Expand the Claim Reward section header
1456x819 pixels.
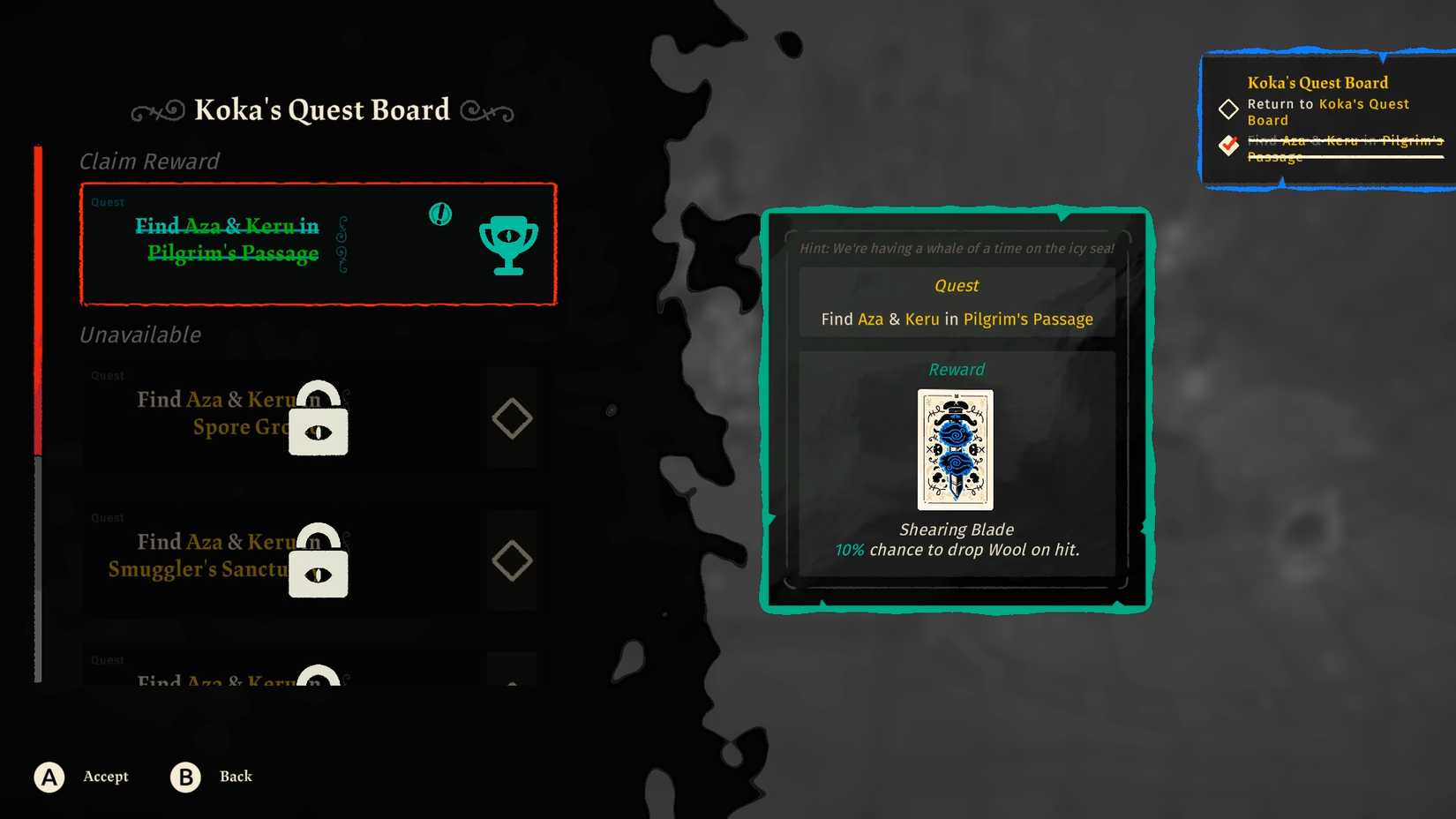[x=148, y=162]
